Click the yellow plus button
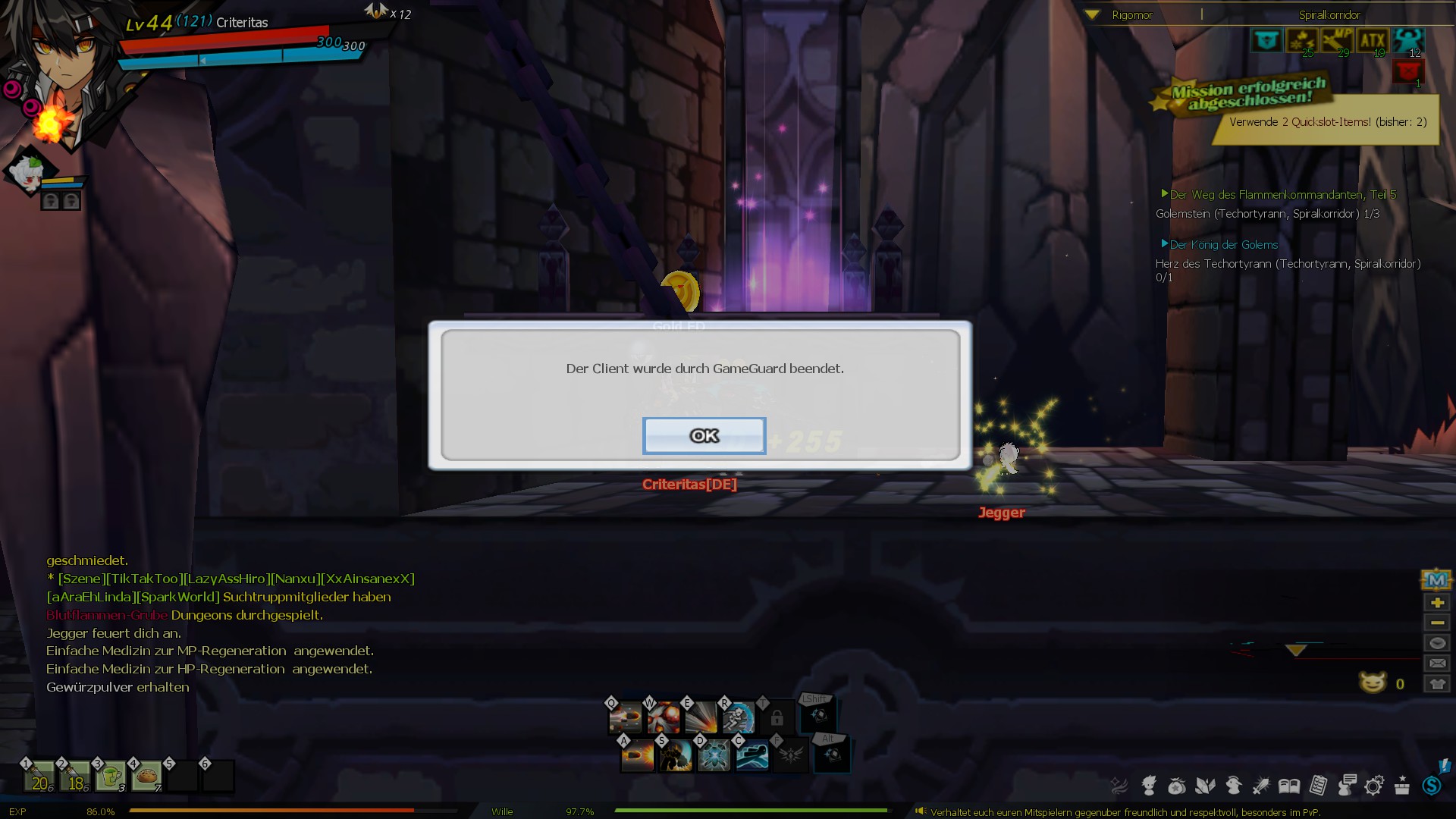The height and width of the screenshot is (819, 1456). click(x=1436, y=603)
